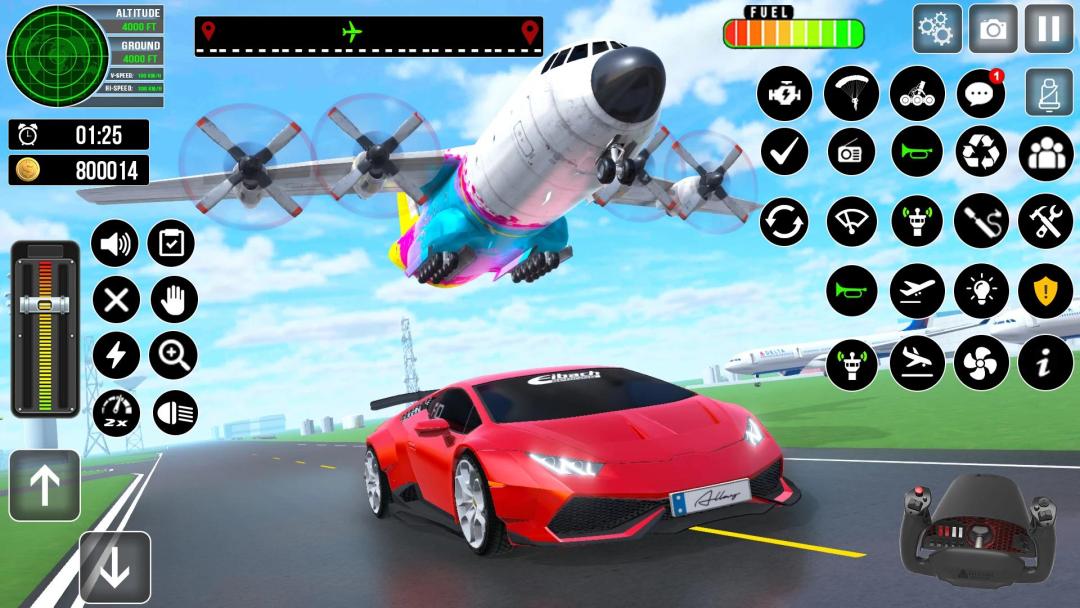Toggle the light bulb icon
The height and width of the screenshot is (608, 1080).
tap(981, 291)
